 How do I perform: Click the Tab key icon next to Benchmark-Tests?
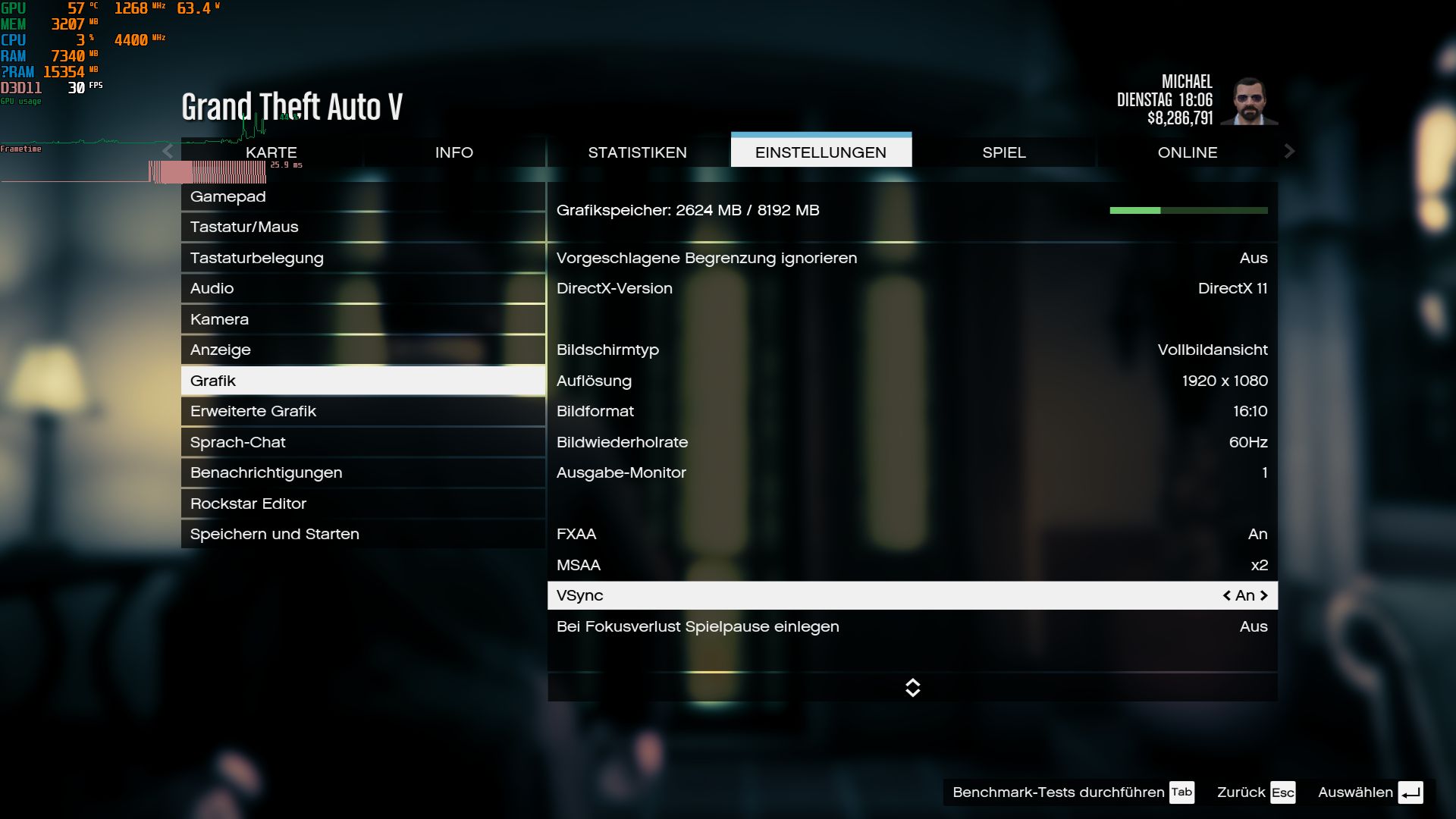[1181, 792]
